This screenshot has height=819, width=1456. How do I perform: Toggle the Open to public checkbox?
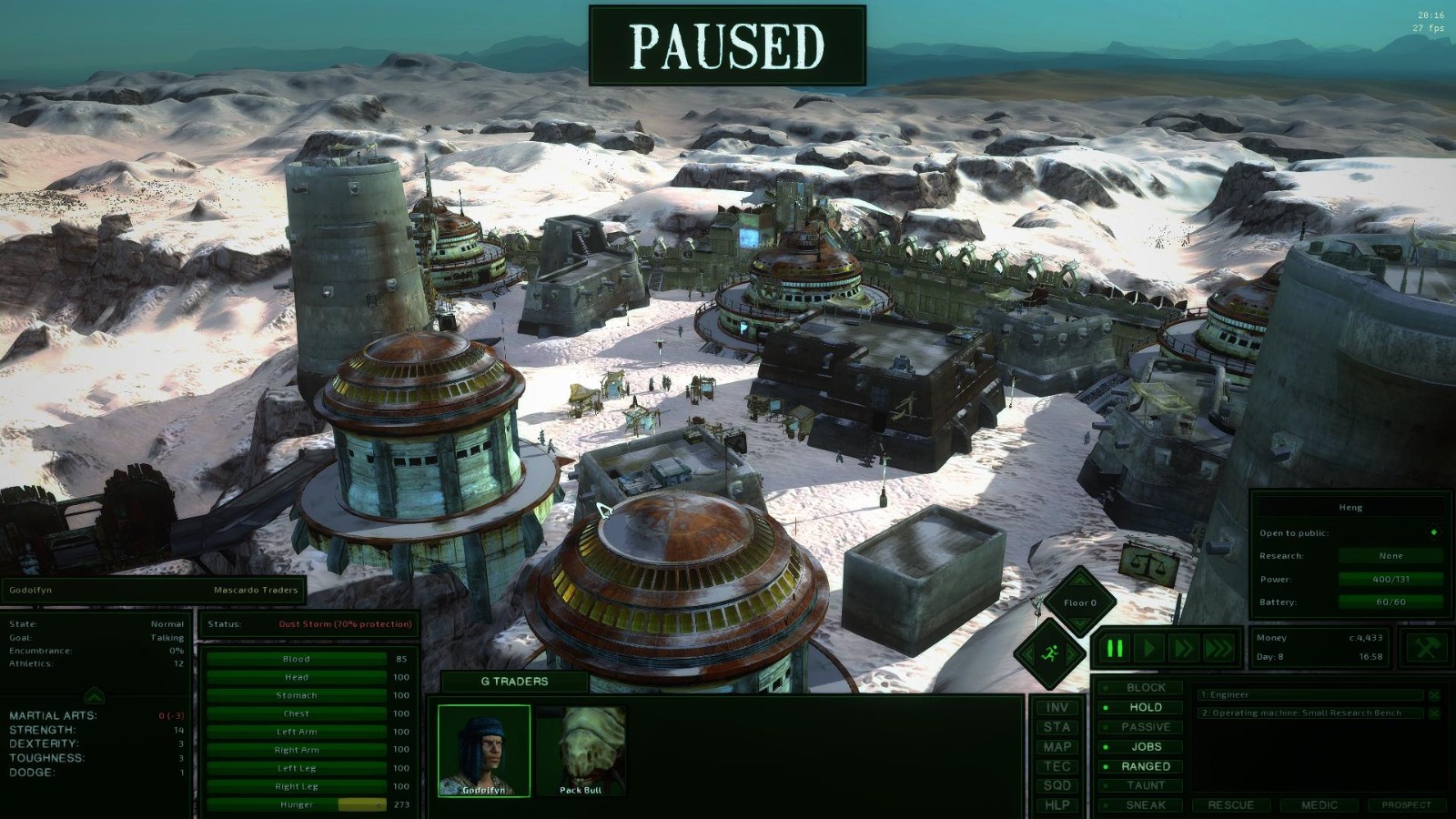click(x=1434, y=532)
